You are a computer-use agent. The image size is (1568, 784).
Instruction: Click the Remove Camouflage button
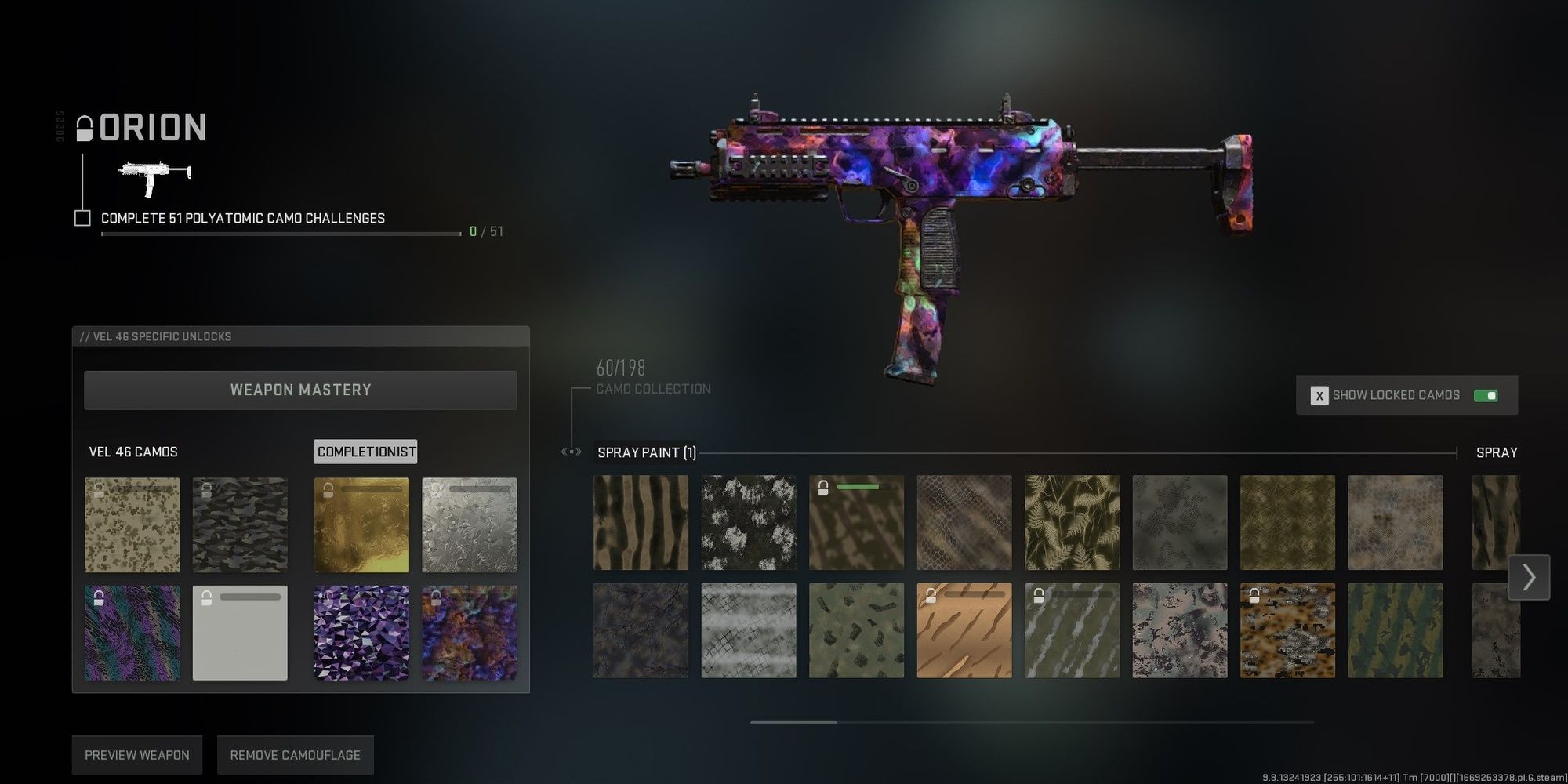[295, 754]
